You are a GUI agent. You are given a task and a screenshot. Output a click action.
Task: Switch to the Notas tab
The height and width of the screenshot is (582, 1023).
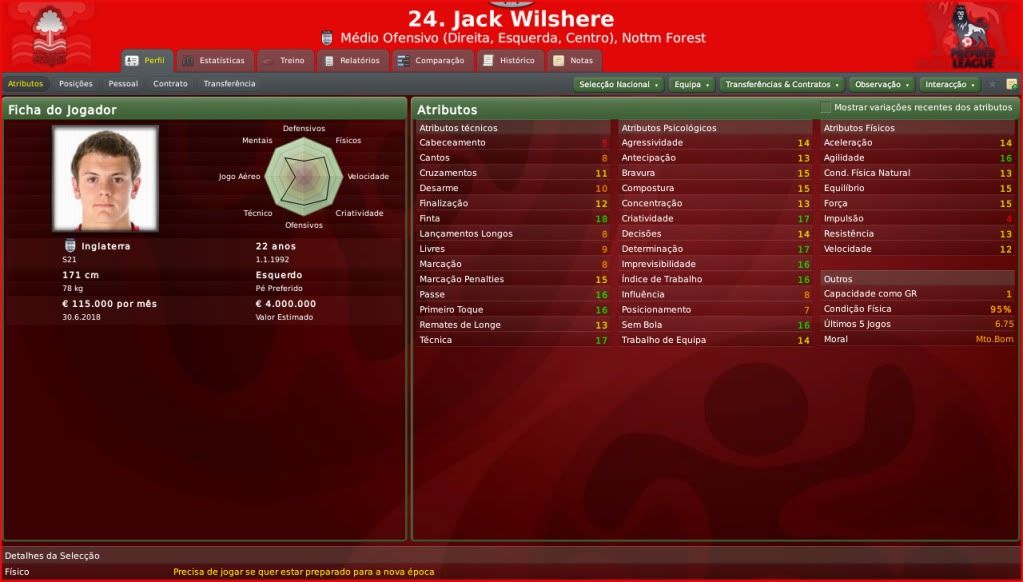click(573, 61)
